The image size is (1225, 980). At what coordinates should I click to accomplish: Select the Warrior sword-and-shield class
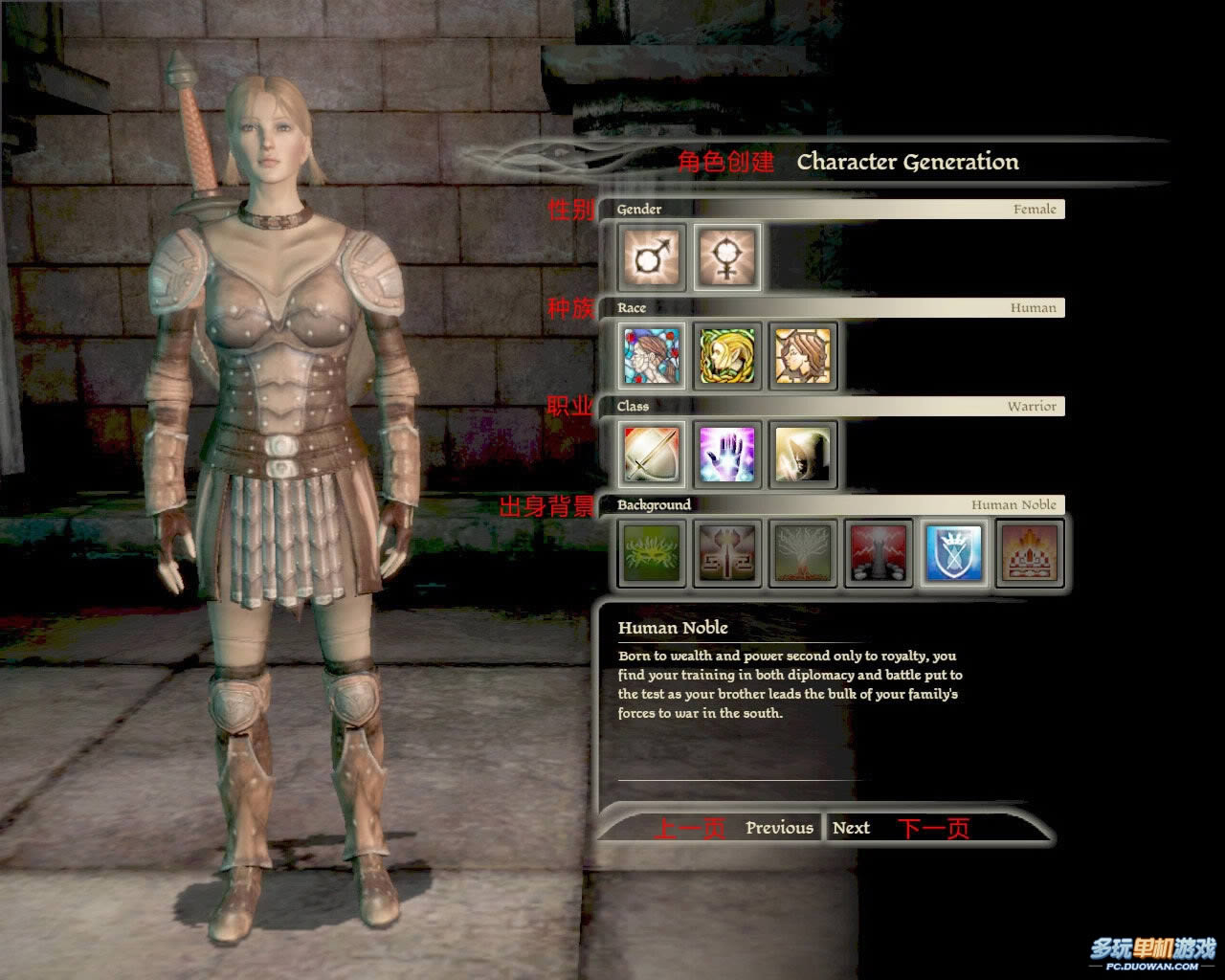pyautogui.click(x=652, y=455)
